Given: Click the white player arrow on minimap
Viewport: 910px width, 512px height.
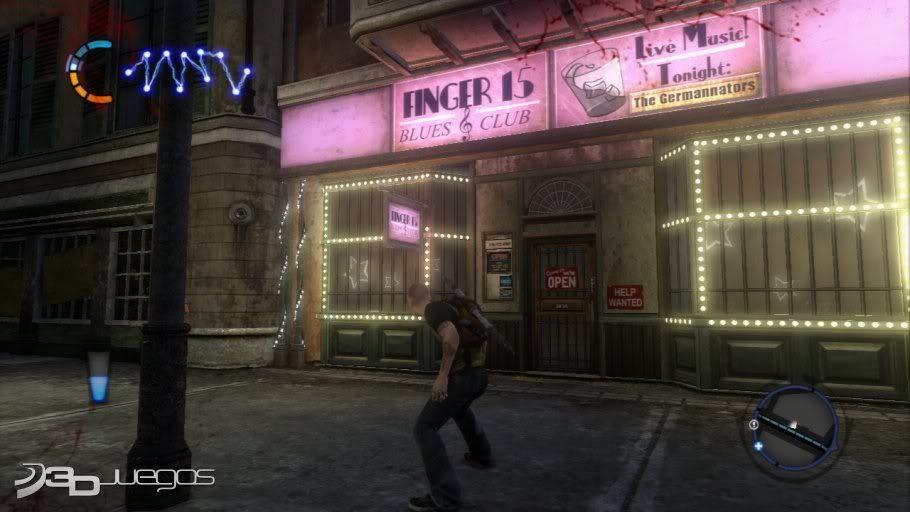Looking at the screenshot, I should (x=794, y=425).
